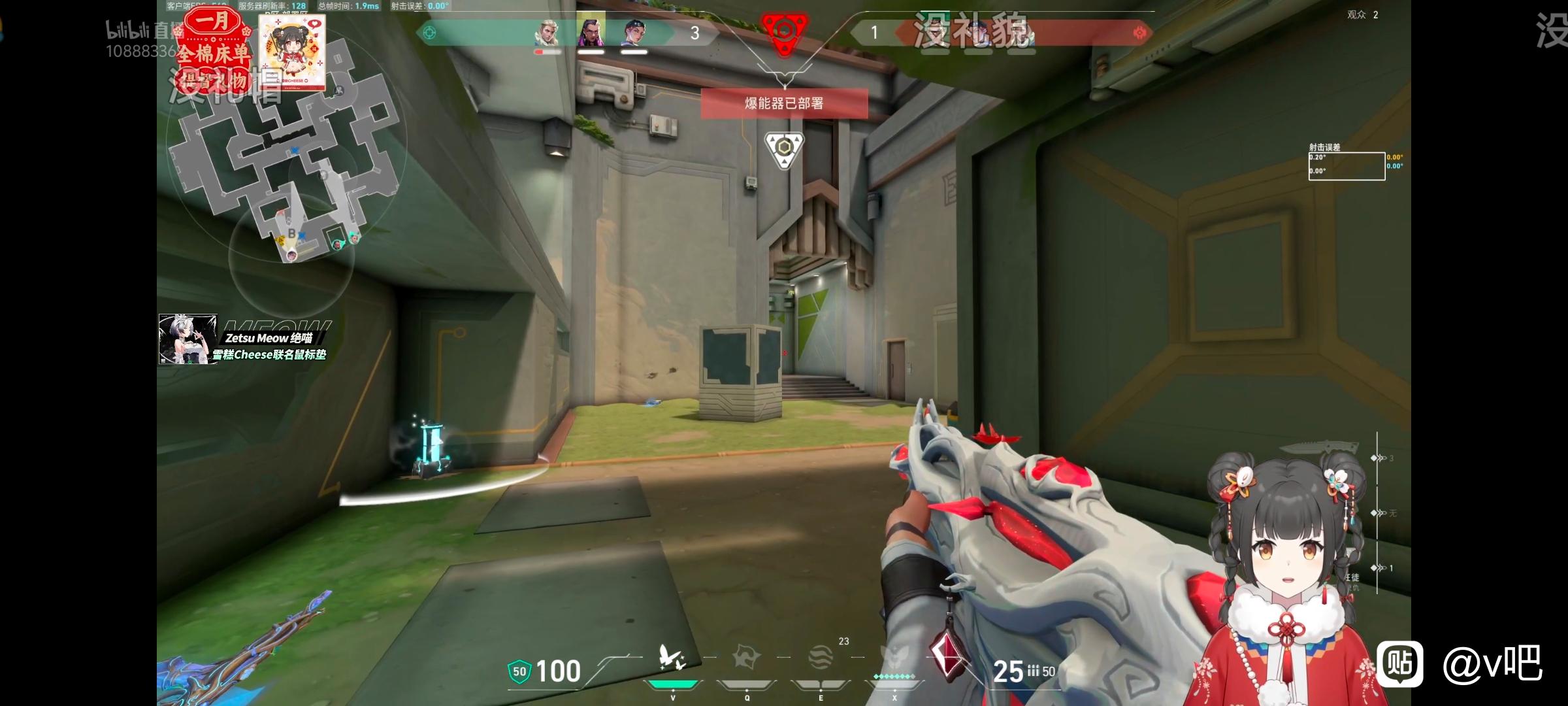Select the blond teammate portrait in top bar

[x=547, y=33]
